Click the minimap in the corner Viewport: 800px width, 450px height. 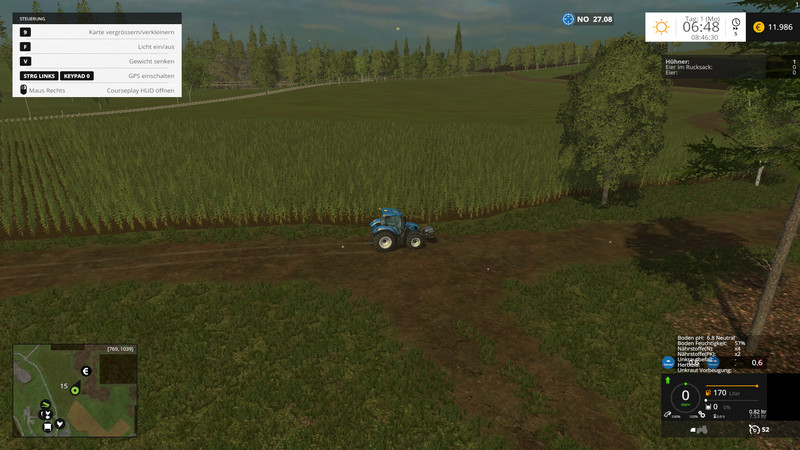[75, 391]
